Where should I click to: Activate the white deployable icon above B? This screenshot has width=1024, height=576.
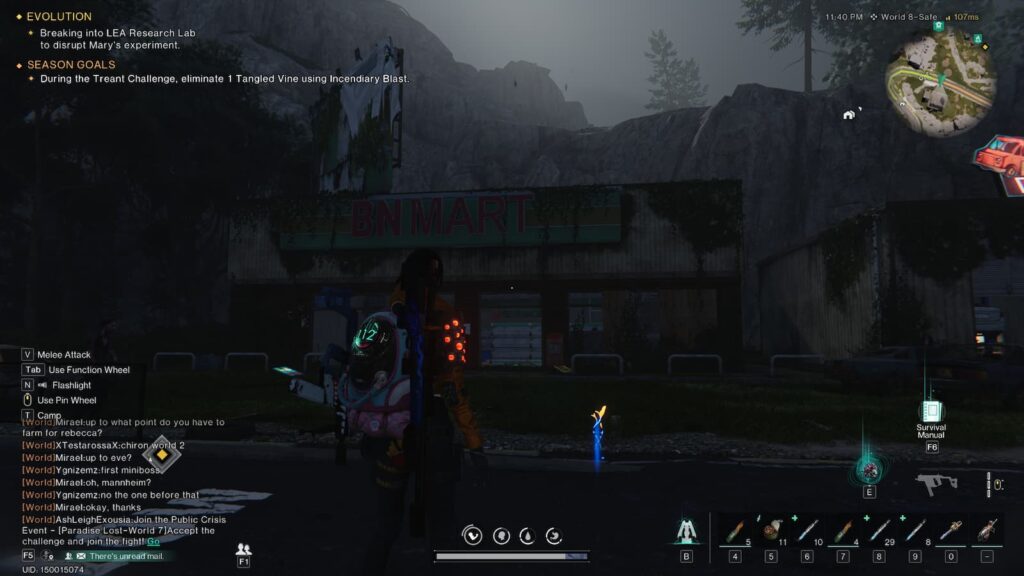(x=687, y=531)
